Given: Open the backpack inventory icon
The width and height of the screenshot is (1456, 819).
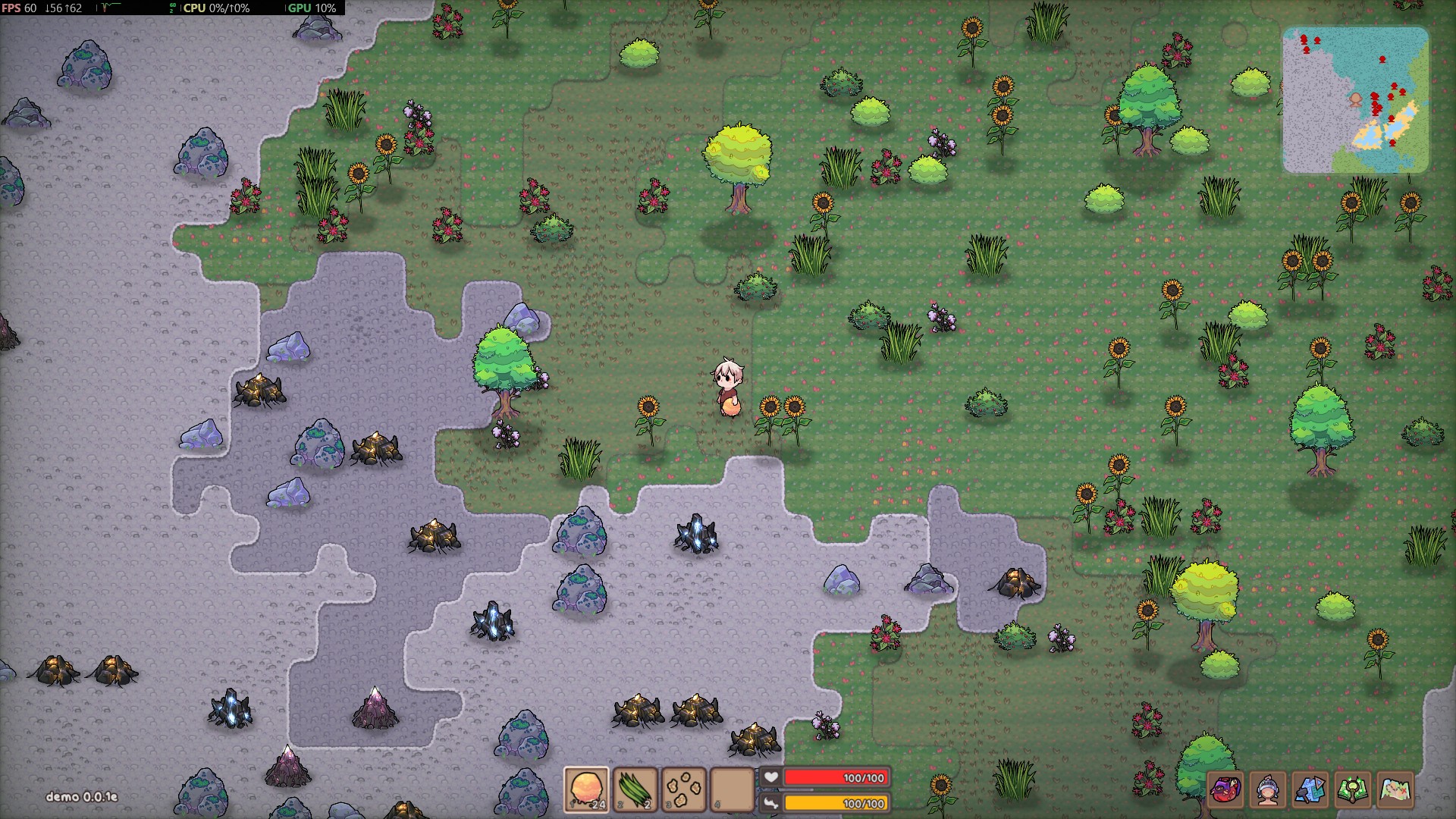Looking at the screenshot, I should (1225, 790).
